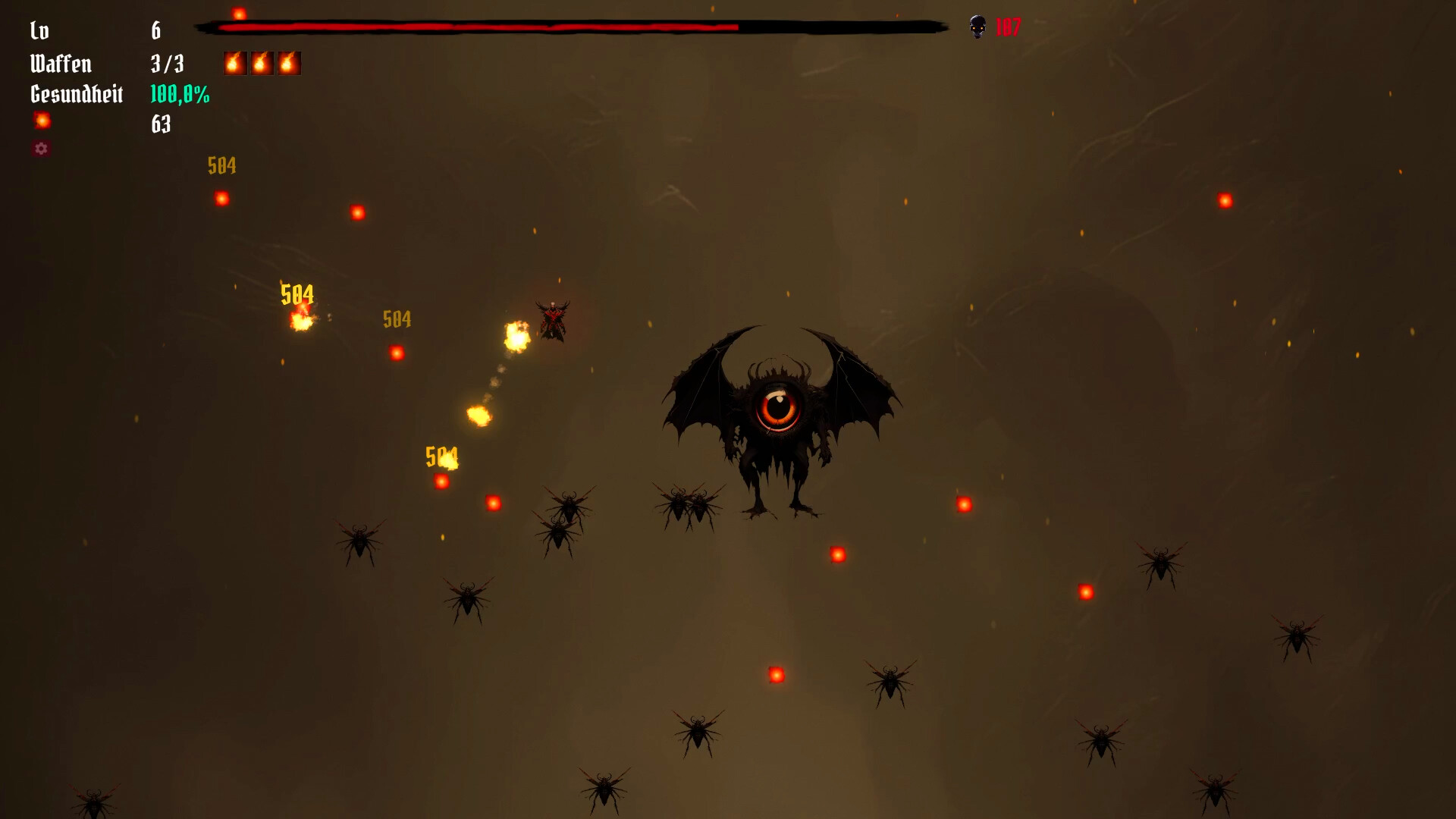Select the third fireball weapon icon
Image resolution: width=1456 pixels, height=819 pixels.
(x=290, y=63)
